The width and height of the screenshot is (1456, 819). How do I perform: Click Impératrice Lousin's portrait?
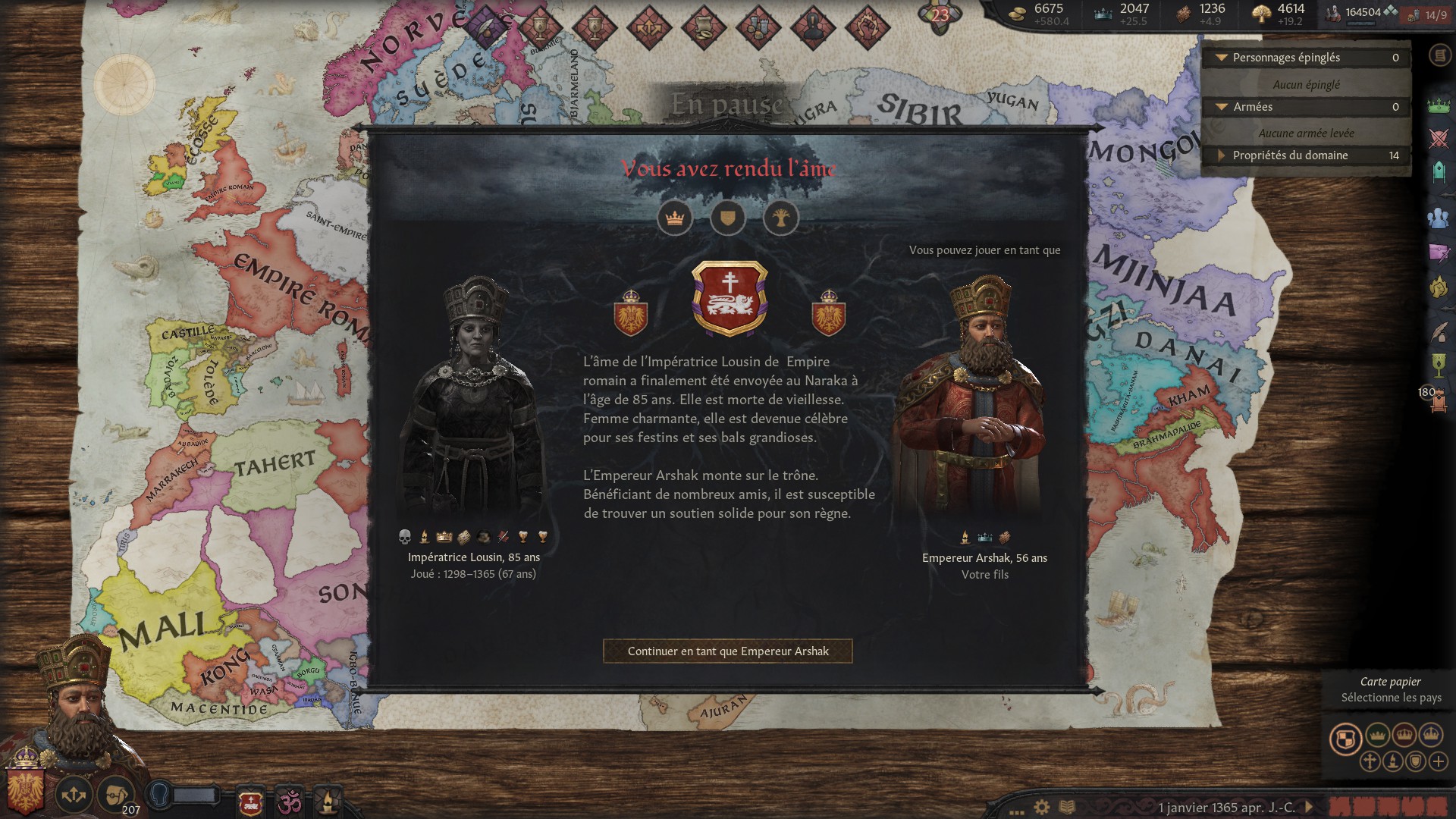tap(472, 402)
